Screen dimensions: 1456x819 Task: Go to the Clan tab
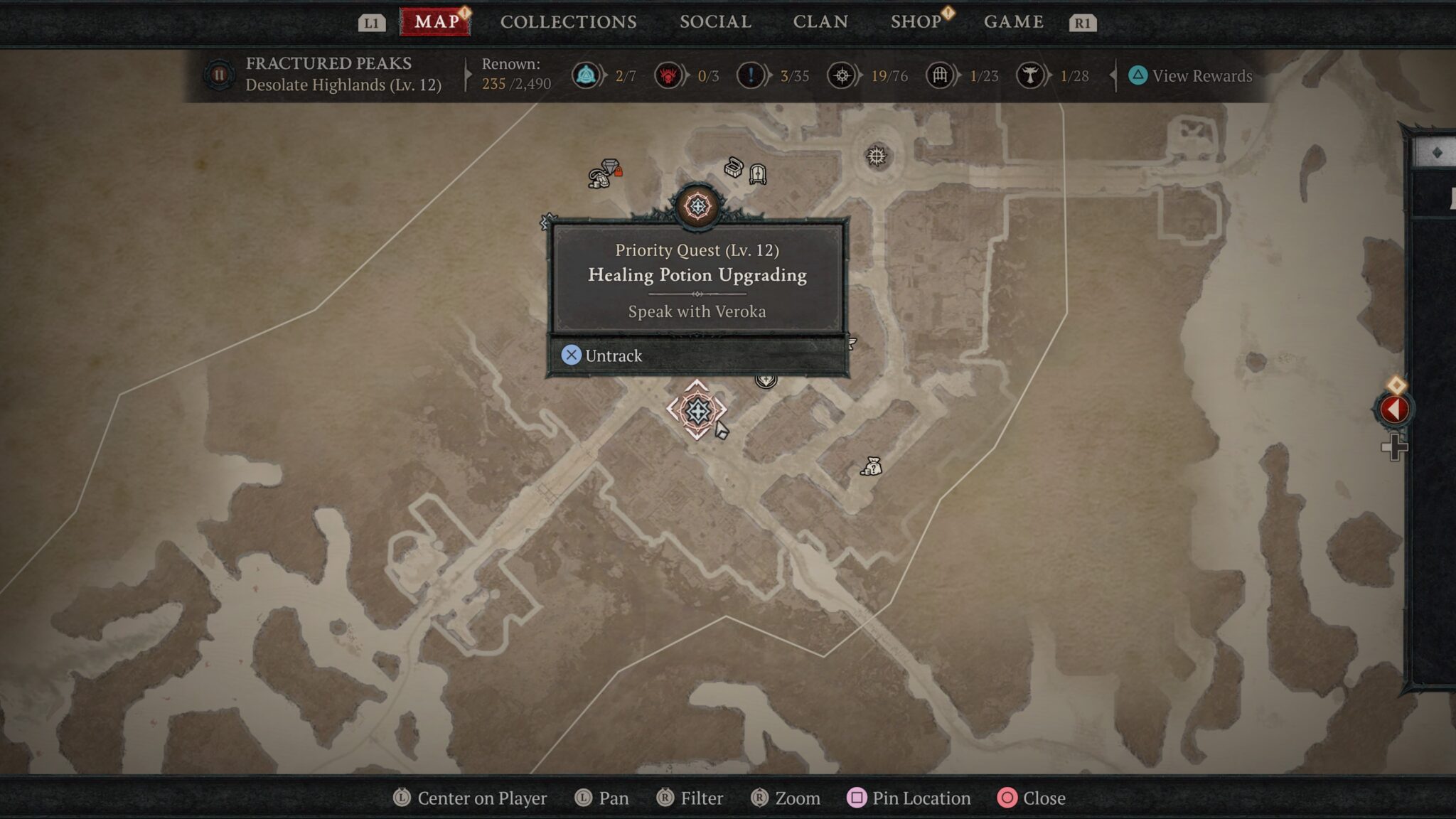[x=820, y=22]
